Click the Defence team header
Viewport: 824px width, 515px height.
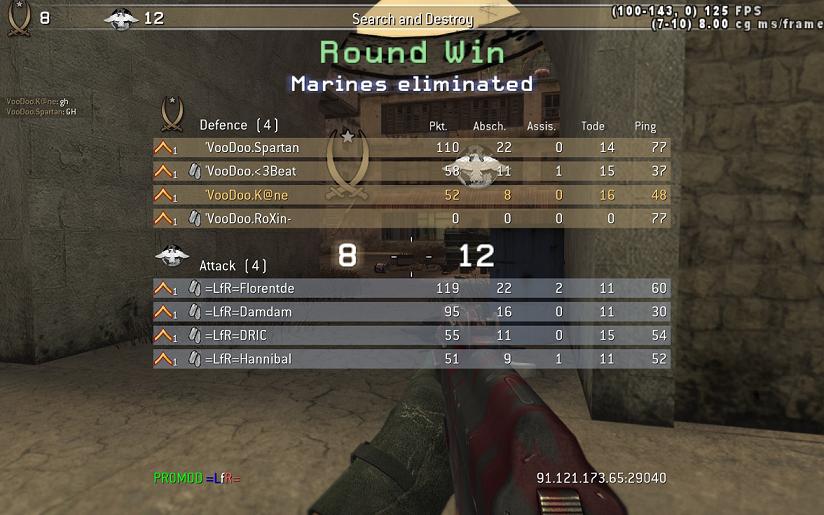pos(238,125)
